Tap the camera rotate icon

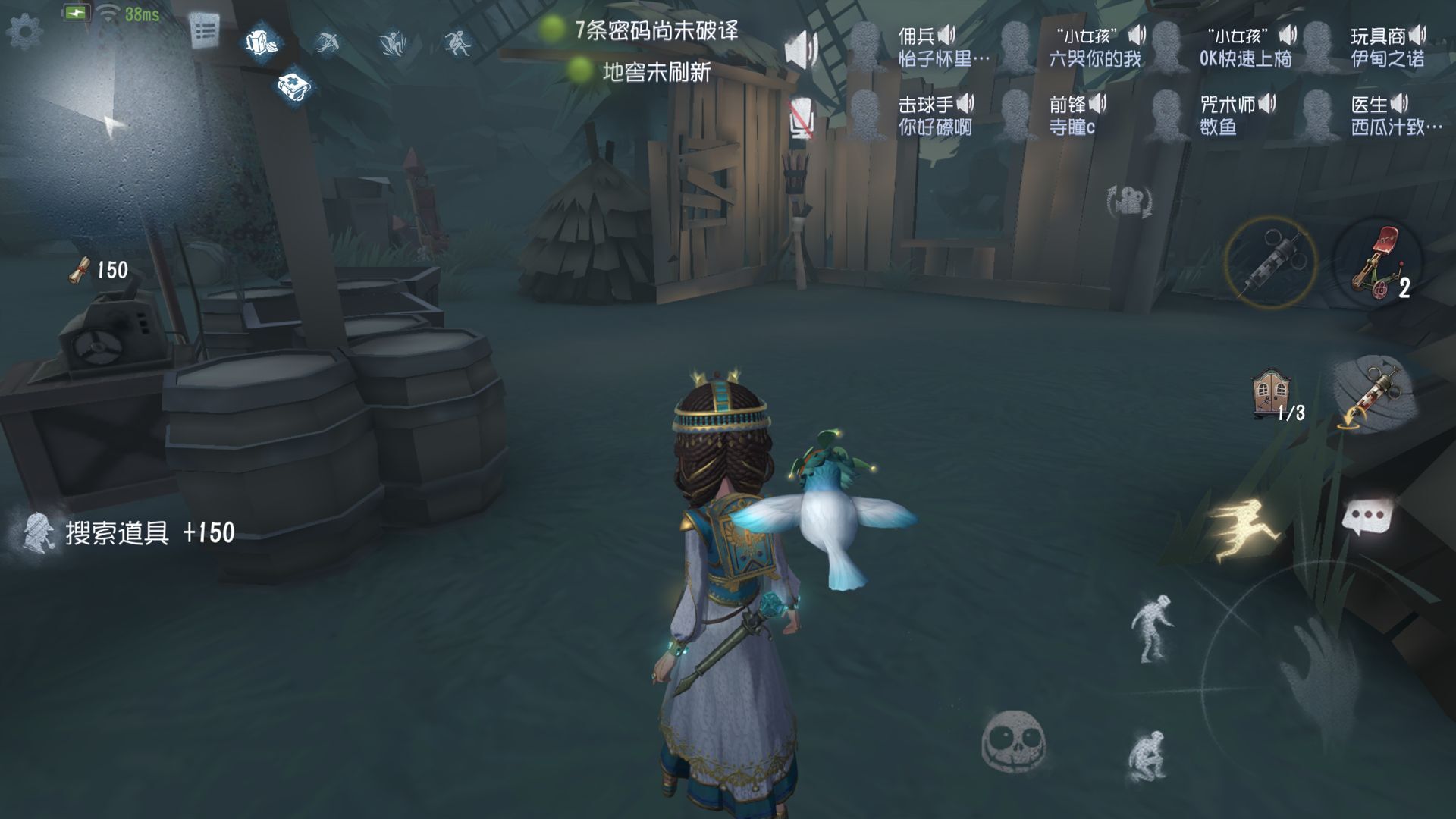pos(1129,202)
